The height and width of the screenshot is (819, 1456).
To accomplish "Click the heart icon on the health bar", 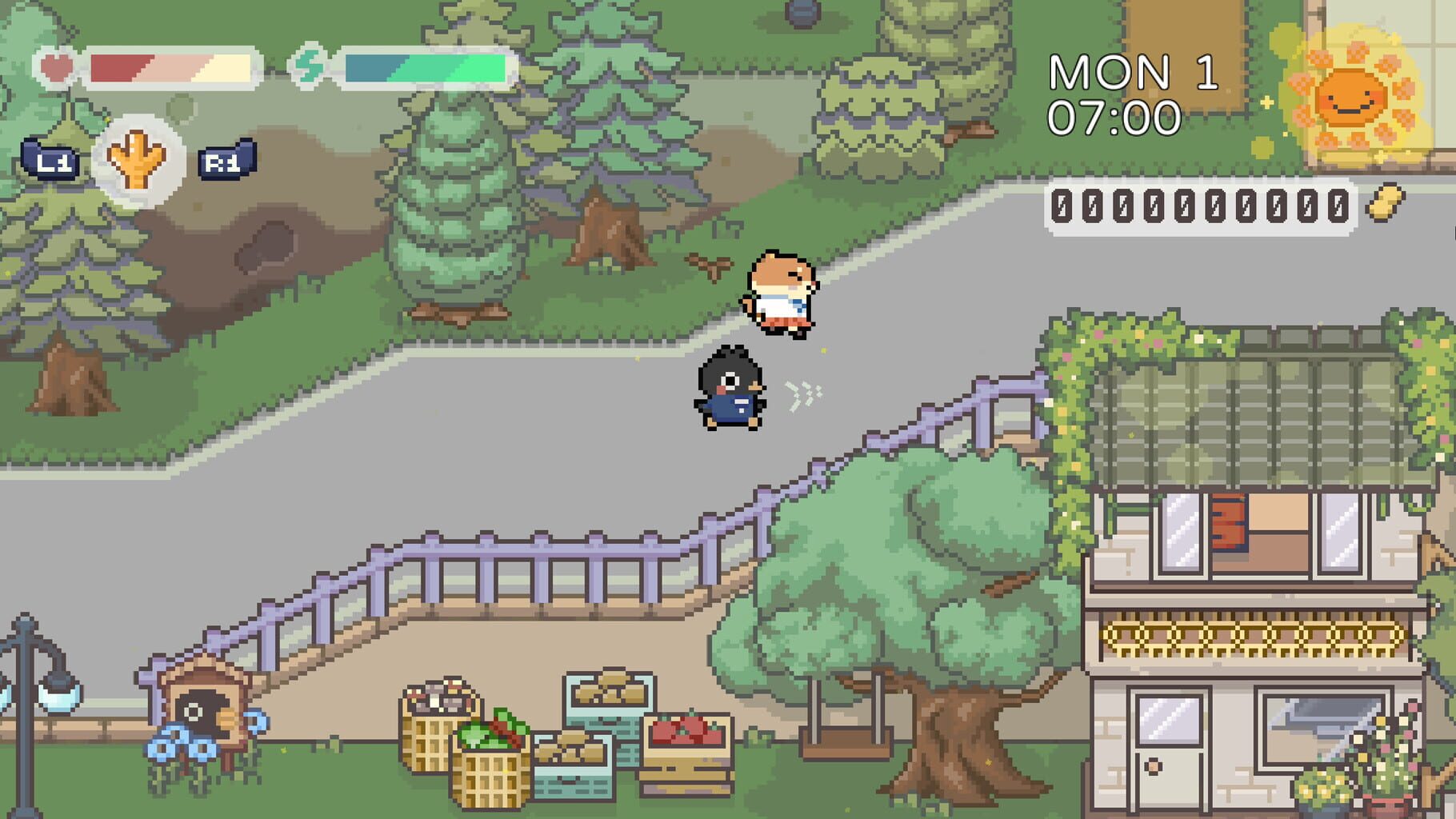I will pos(56,67).
